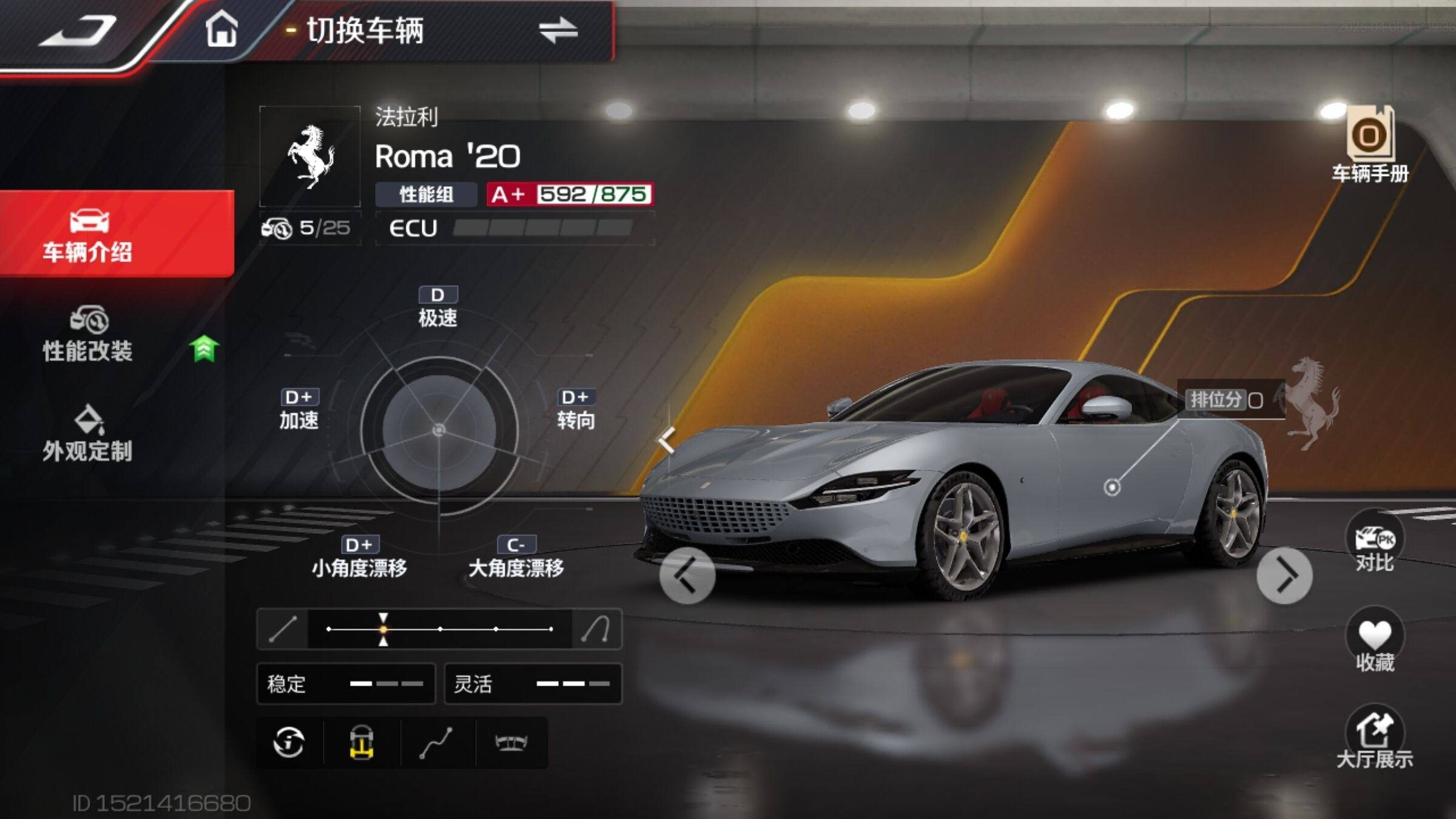Select the spoiler wing icon
Viewport: 1456px width, 819px height.
pyautogui.click(x=511, y=743)
